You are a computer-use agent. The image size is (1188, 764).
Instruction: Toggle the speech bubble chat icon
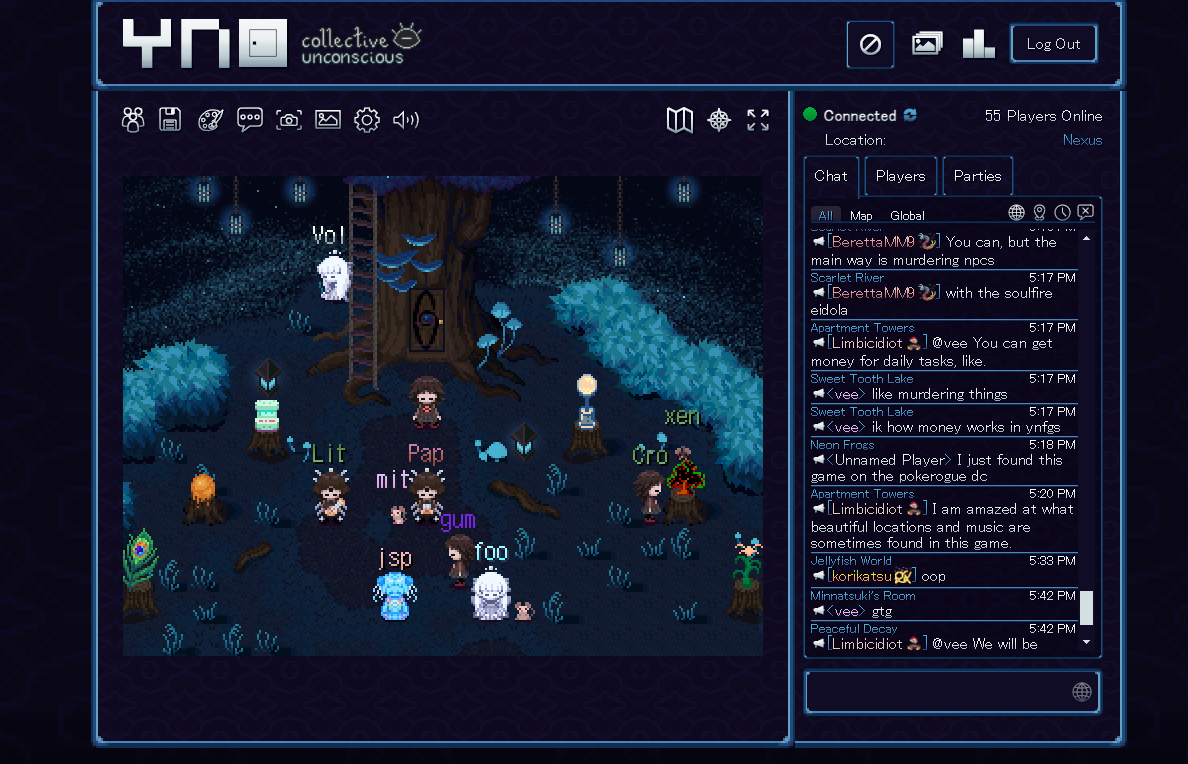[249, 120]
